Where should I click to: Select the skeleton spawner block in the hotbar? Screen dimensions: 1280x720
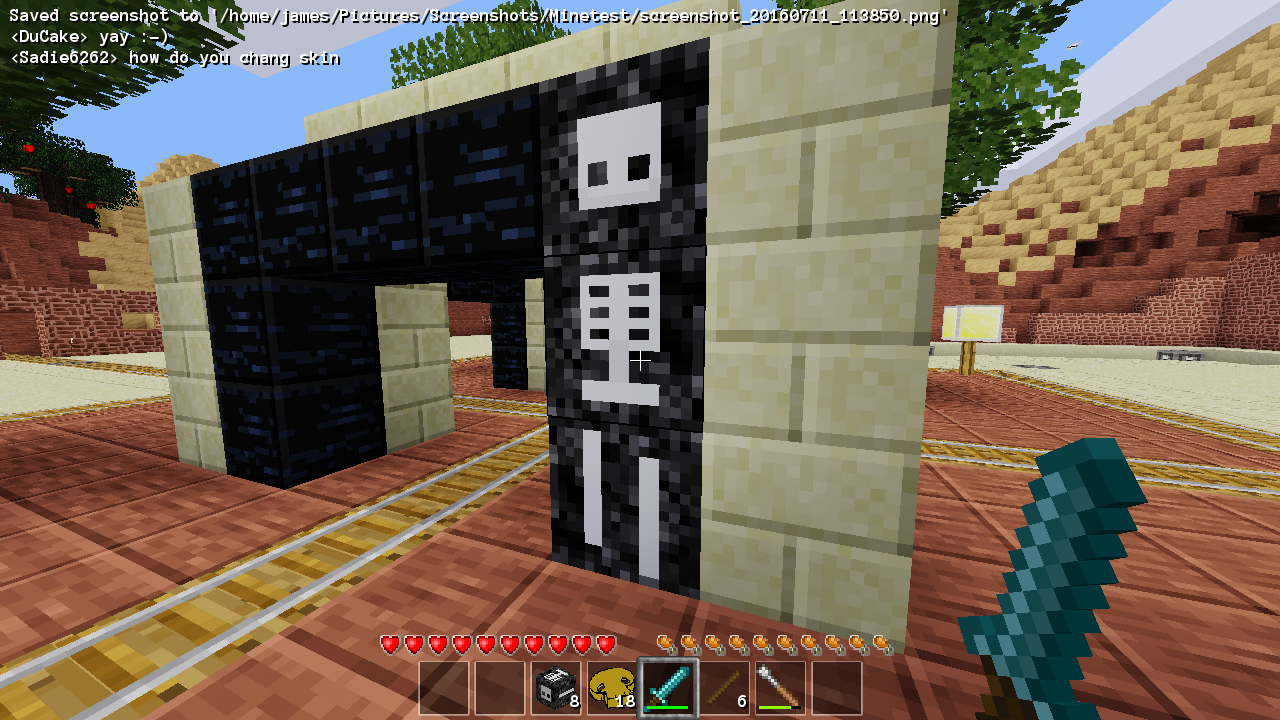(x=555, y=687)
